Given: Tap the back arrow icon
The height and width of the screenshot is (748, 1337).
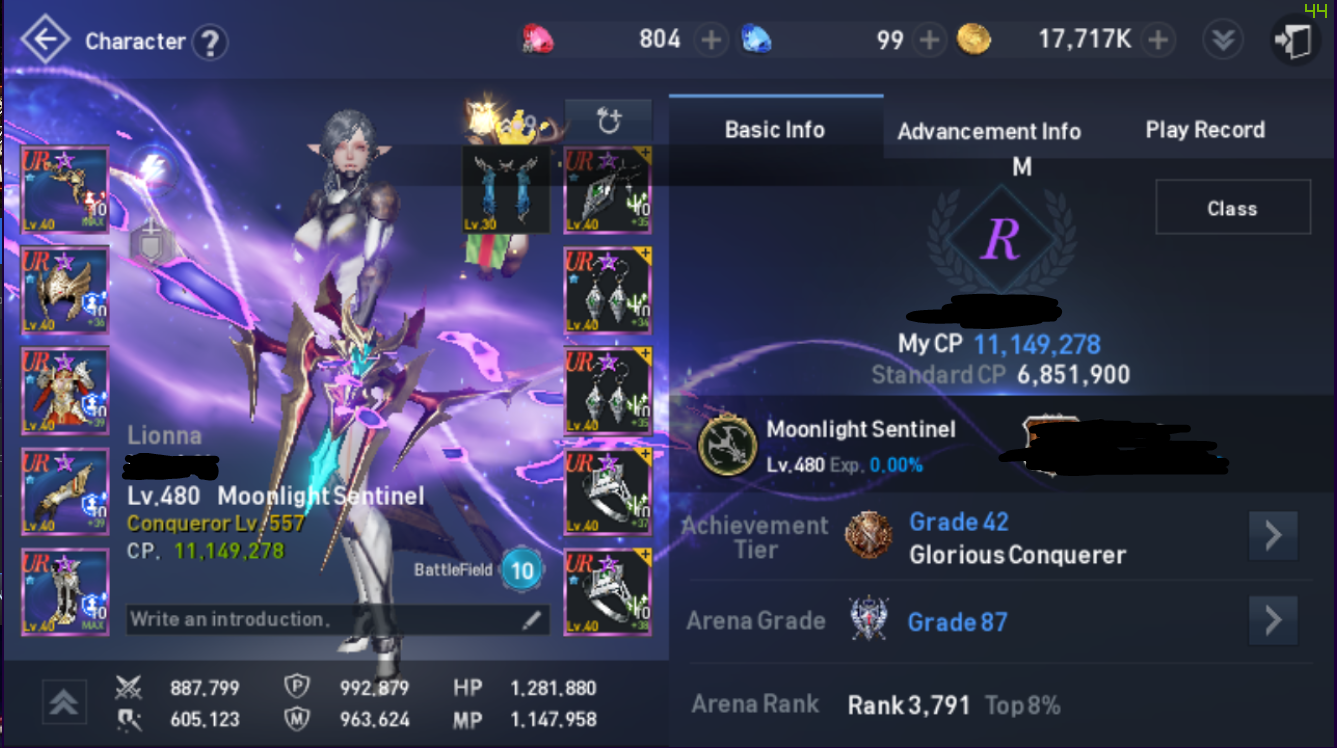Looking at the screenshot, I should [45, 41].
